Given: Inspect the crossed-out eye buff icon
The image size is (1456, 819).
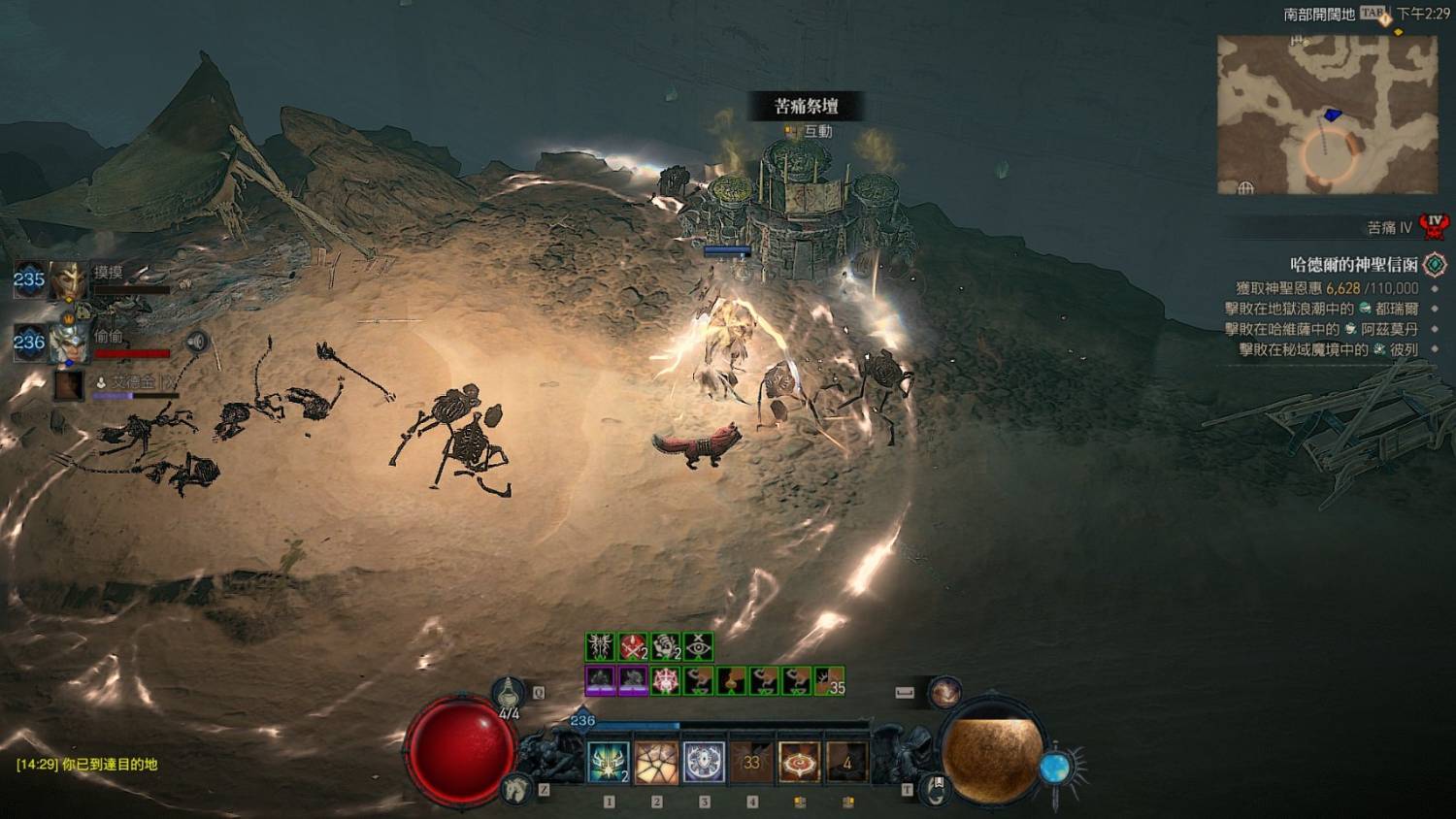Looking at the screenshot, I should click(x=698, y=646).
